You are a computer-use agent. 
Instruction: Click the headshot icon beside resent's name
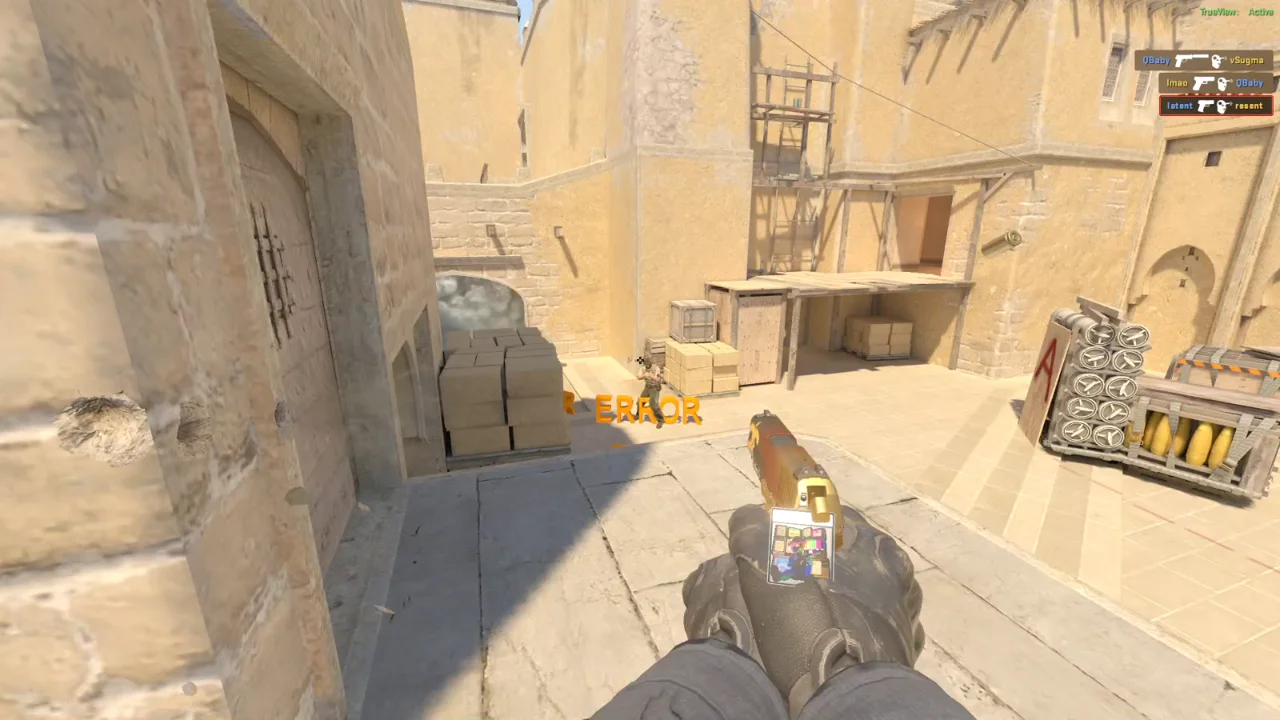point(1224,105)
